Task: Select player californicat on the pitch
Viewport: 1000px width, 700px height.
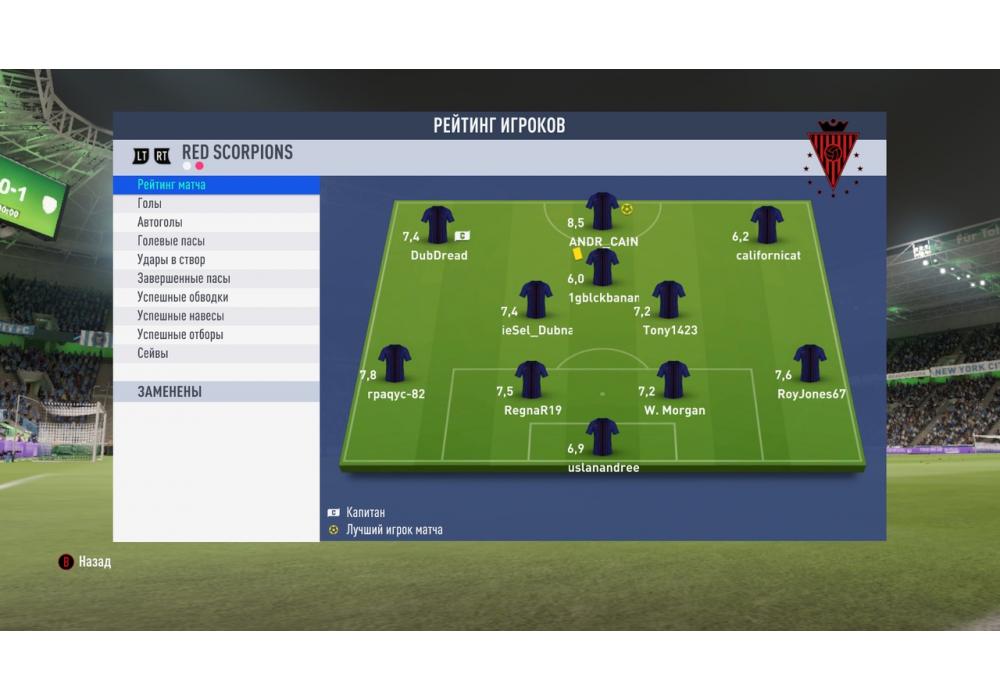Action: click(x=767, y=225)
